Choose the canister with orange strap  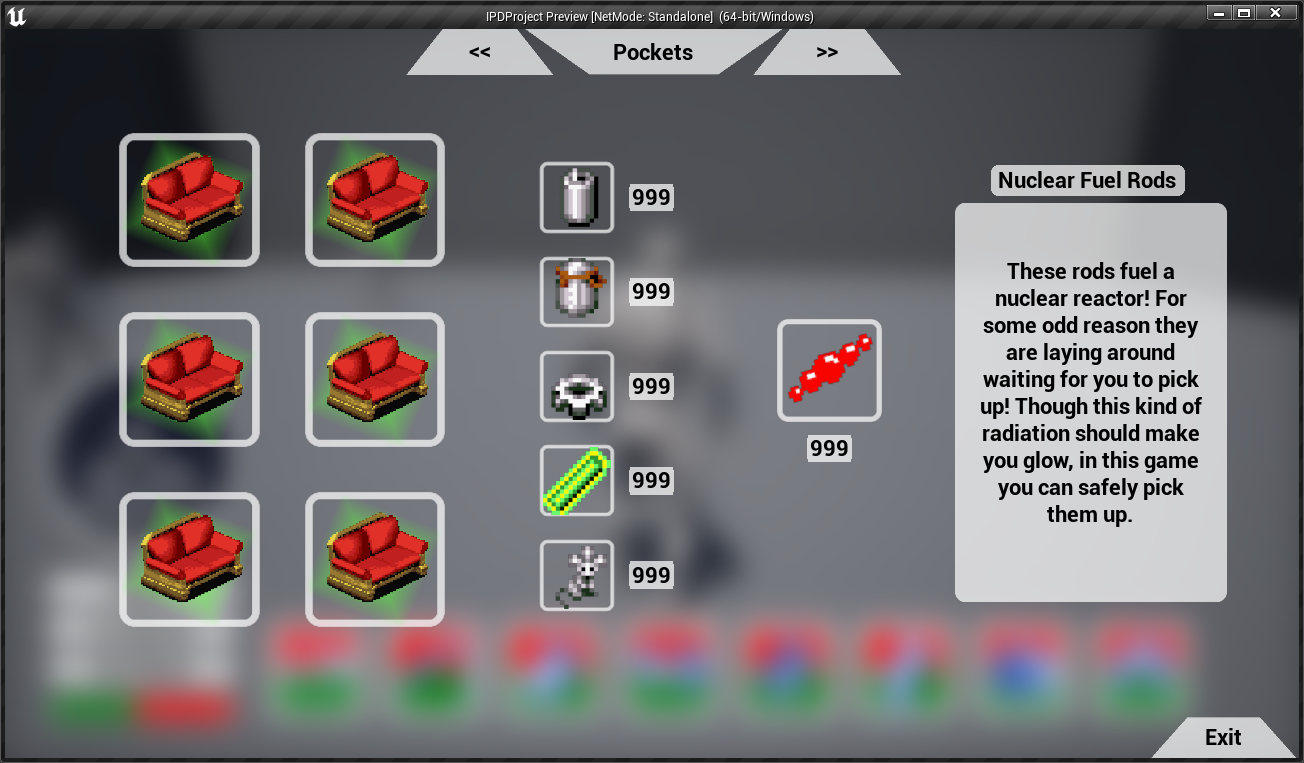[x=577, y=291]
